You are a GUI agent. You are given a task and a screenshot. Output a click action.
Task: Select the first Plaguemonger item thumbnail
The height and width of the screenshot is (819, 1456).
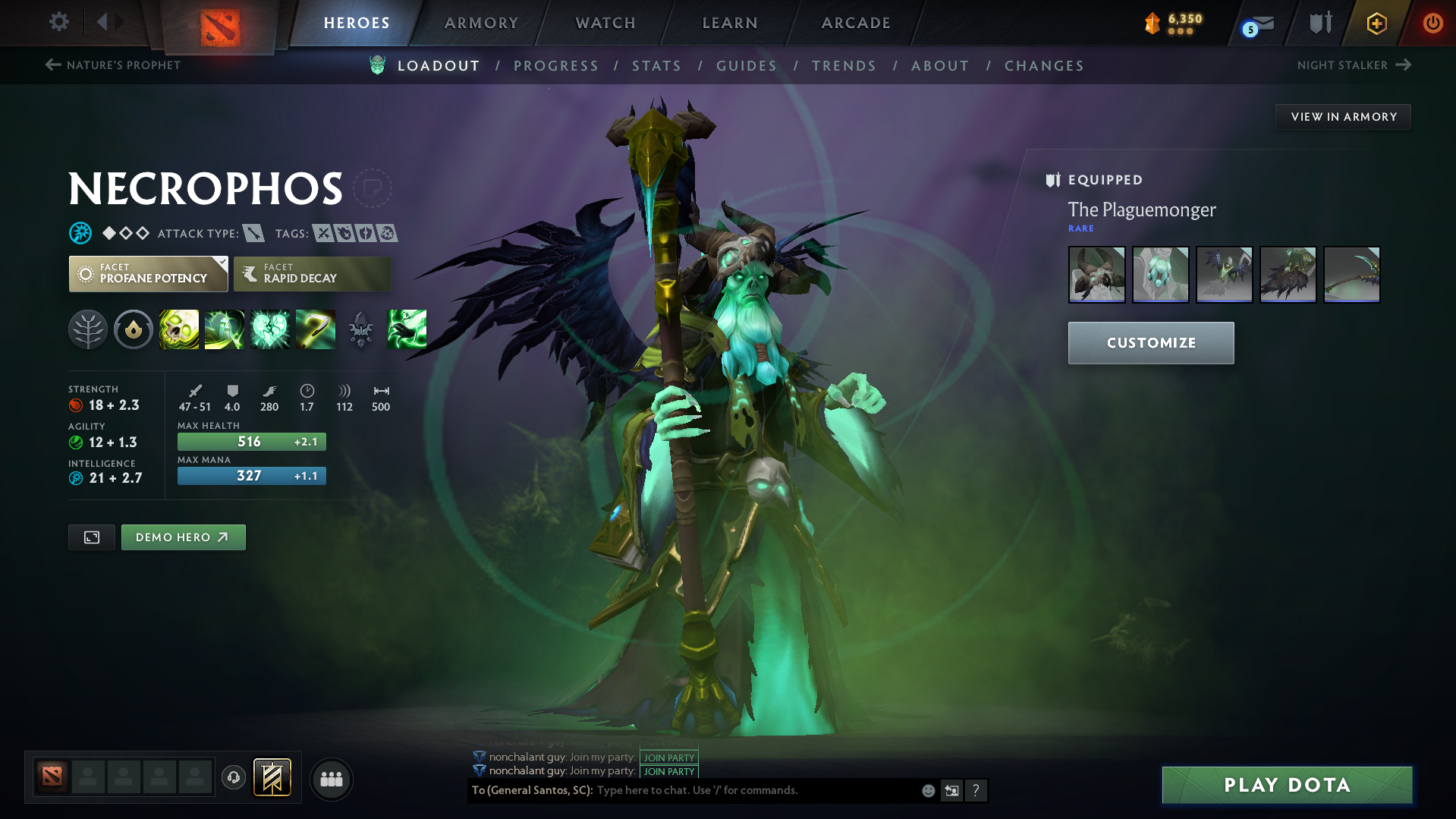1096,274
